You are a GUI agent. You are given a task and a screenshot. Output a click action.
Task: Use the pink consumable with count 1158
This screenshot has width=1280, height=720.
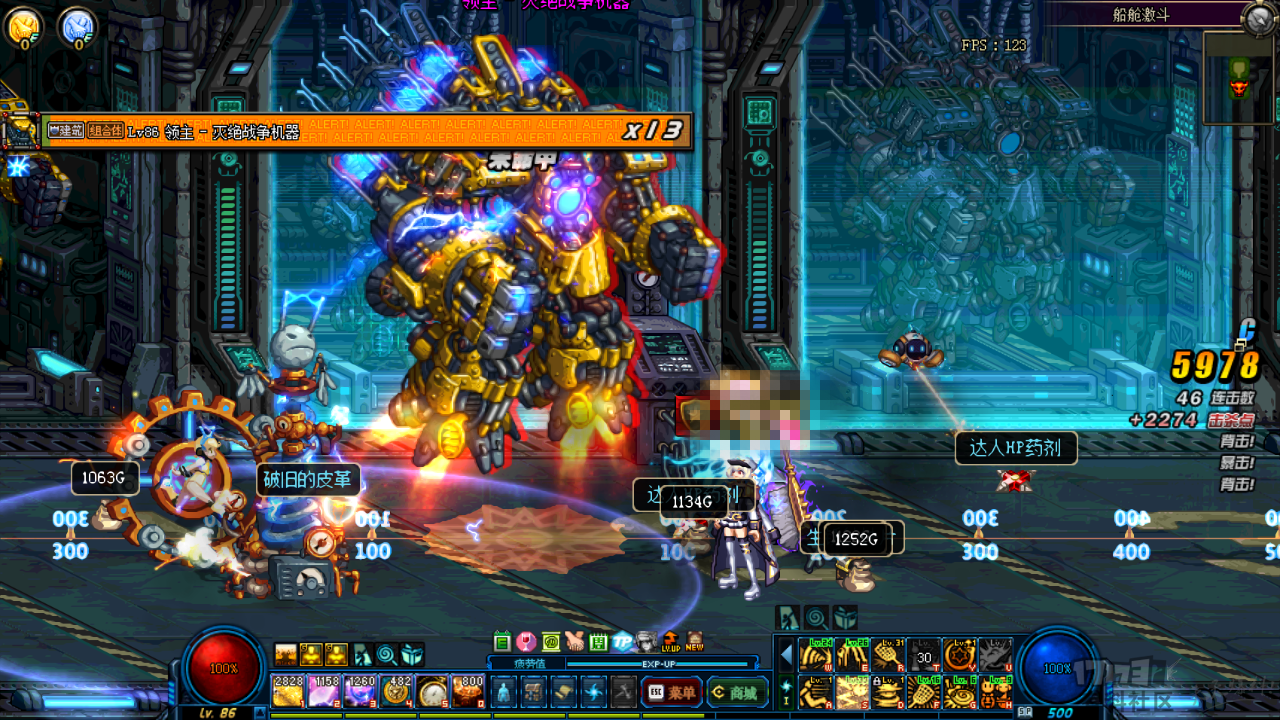(x=323, y=691)
